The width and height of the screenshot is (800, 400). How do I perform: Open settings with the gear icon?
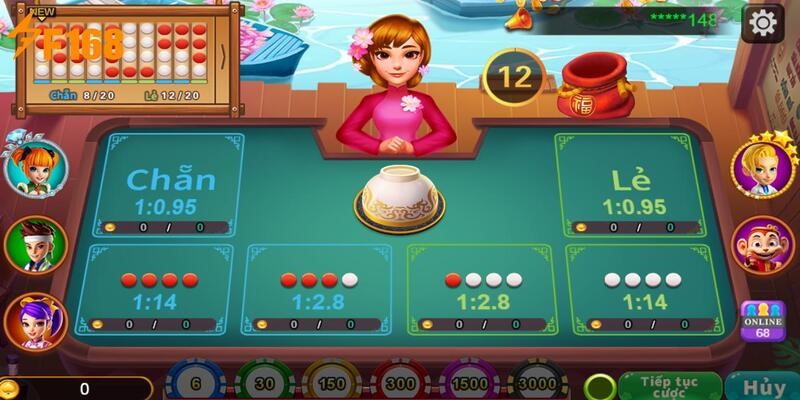764,22
